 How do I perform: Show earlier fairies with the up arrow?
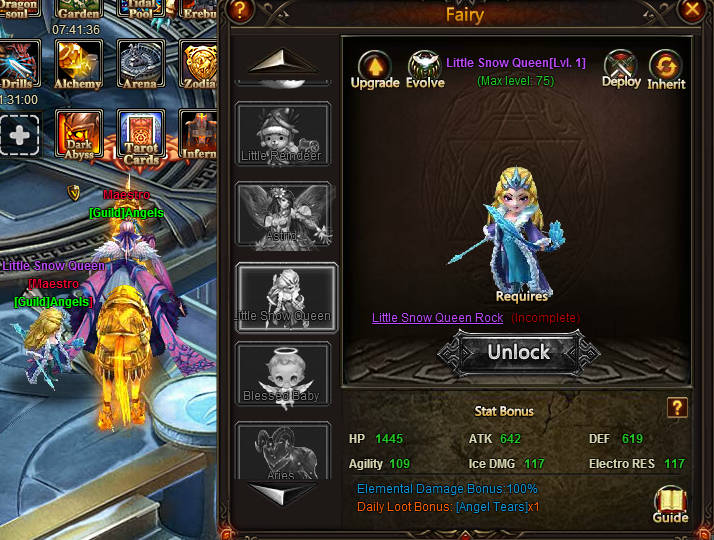tap(283, 64)
